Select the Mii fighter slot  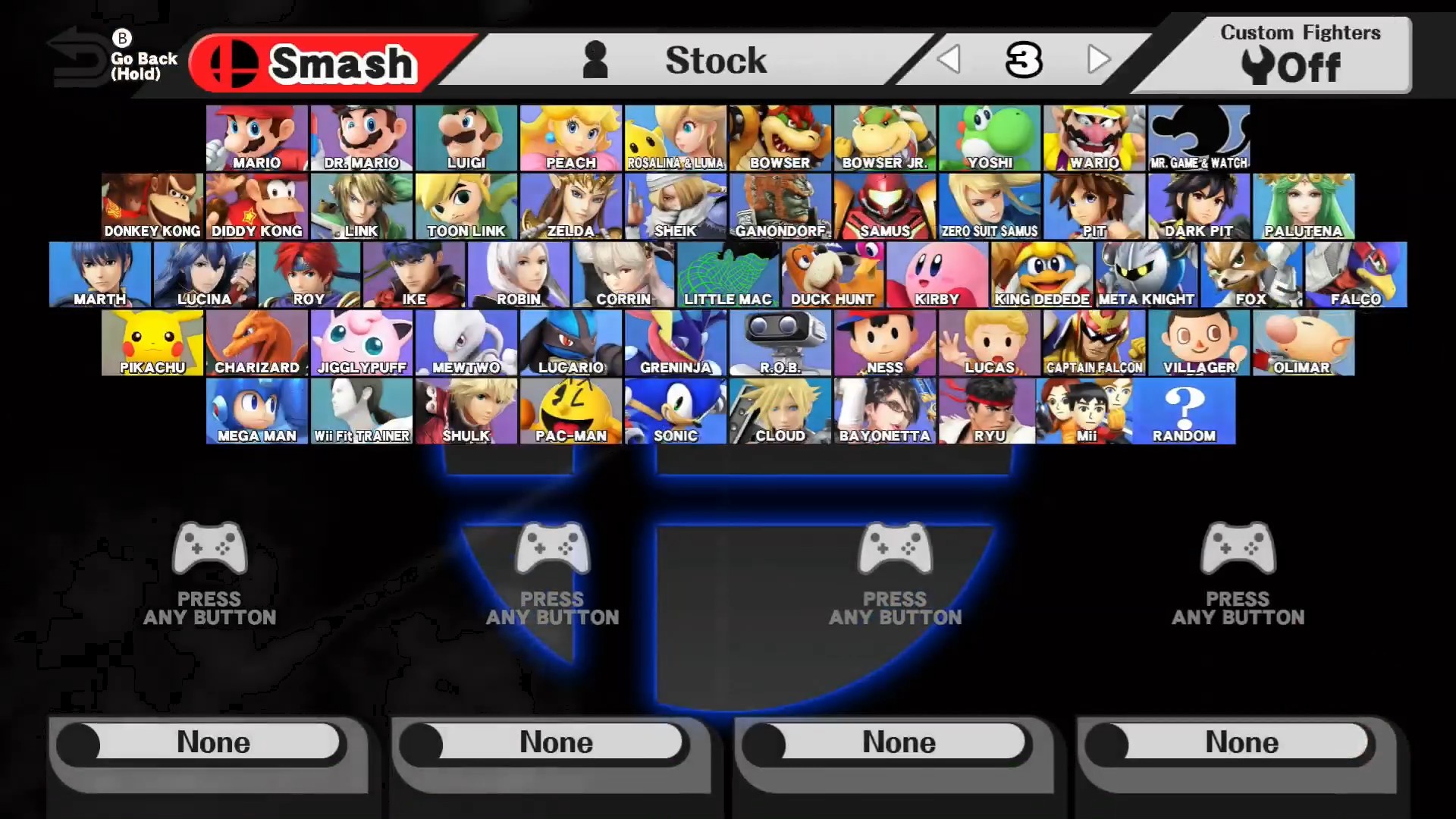(1094, 409)
